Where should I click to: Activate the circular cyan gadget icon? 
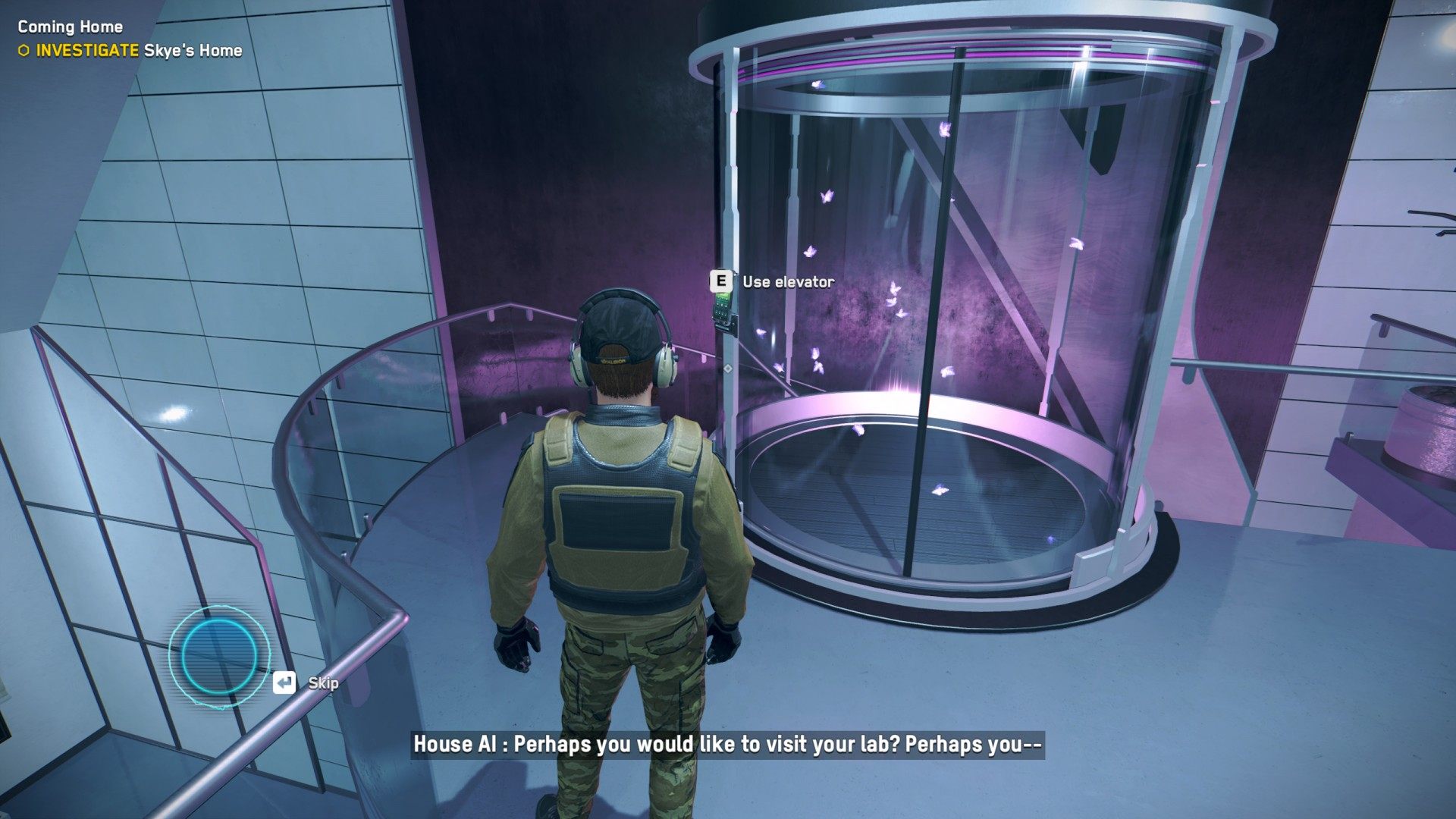218,655
